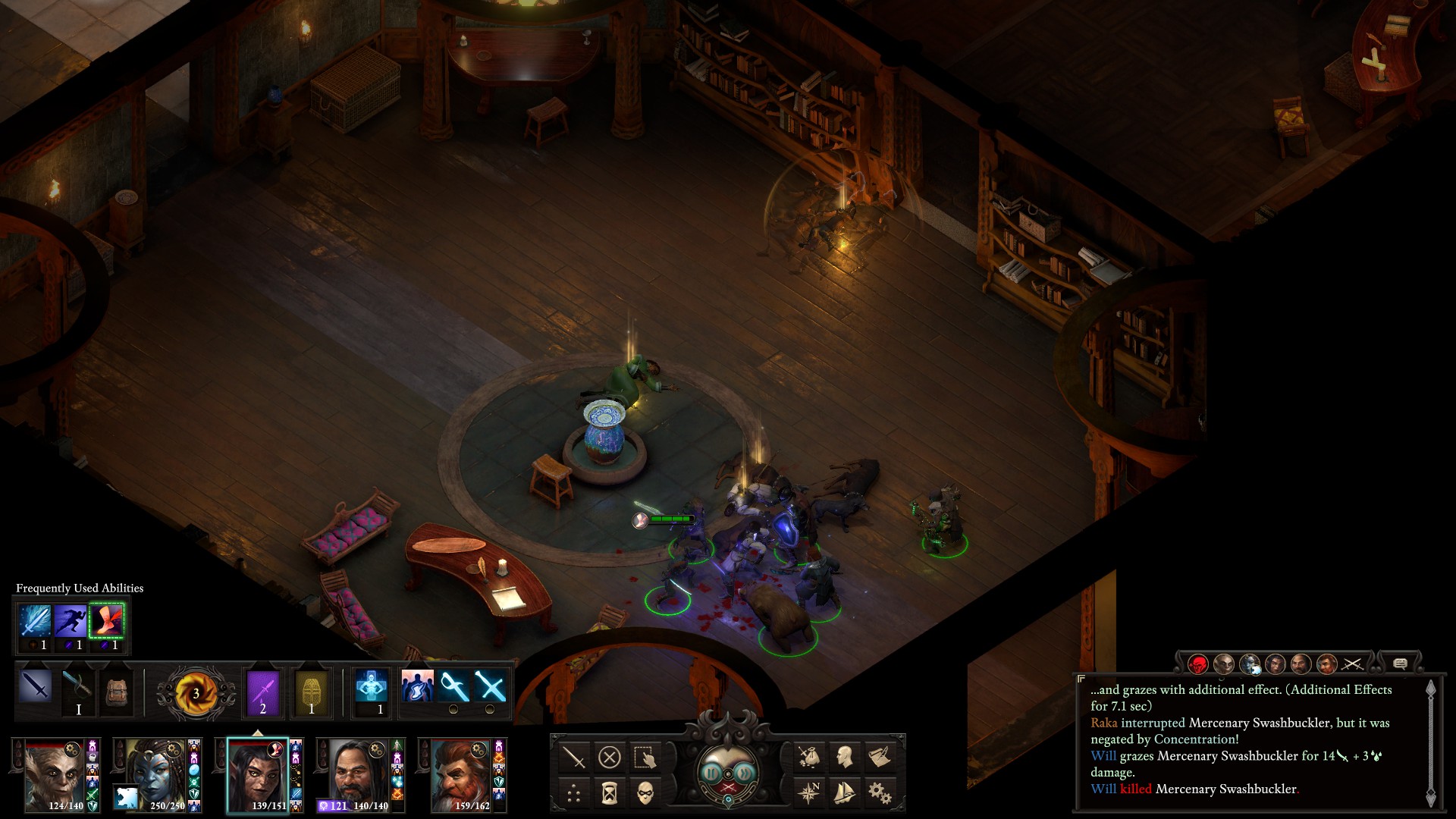1456x819 pixels.
Task: Open the ship management sailboat button
Action: coord(844,793)
